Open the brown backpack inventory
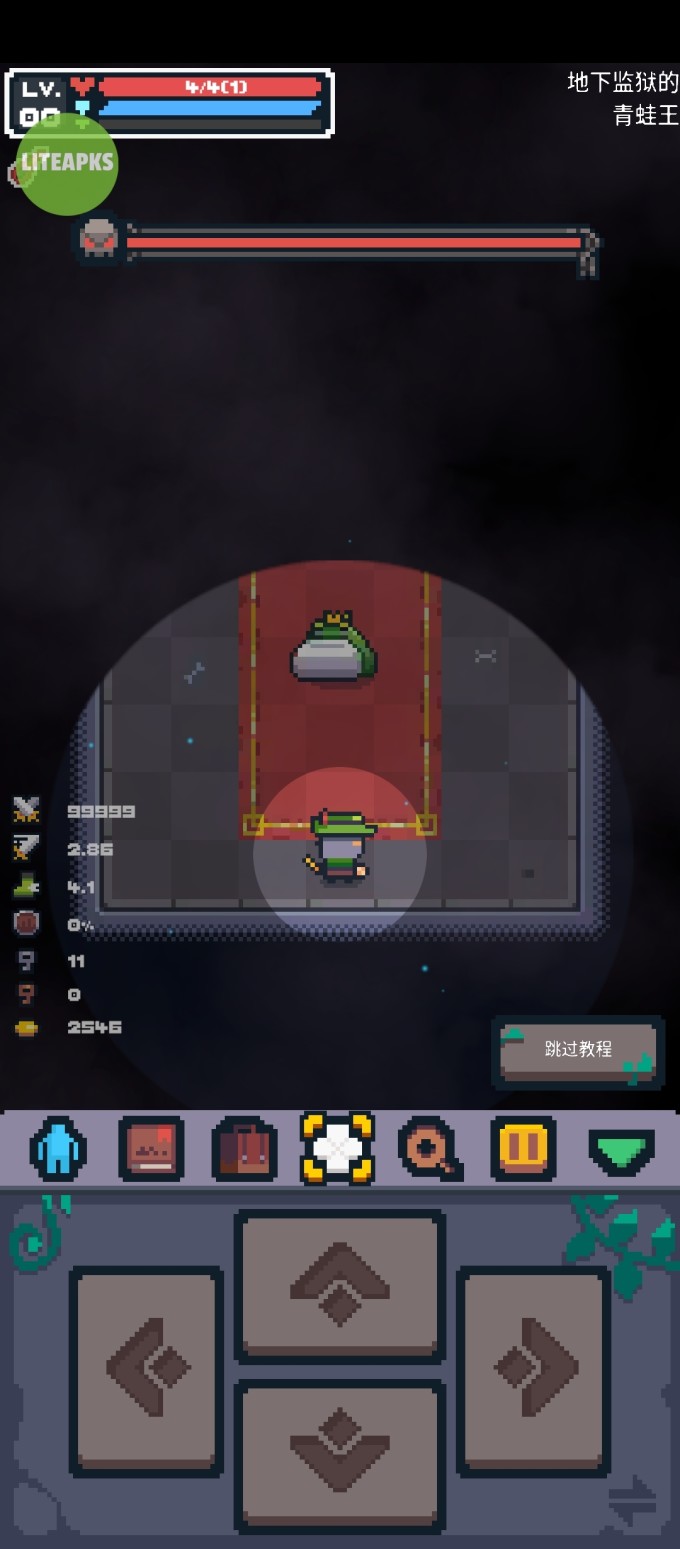The width and height of the screenshot is (680, 1549). (x=244, y=1149)
